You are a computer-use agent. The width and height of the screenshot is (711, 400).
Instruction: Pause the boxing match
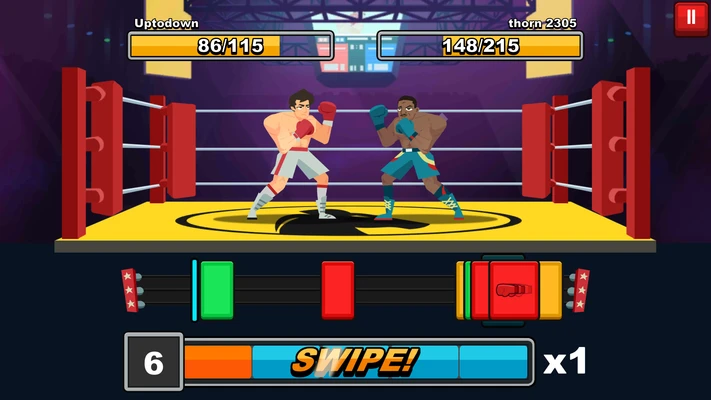[x=691, y=18]
